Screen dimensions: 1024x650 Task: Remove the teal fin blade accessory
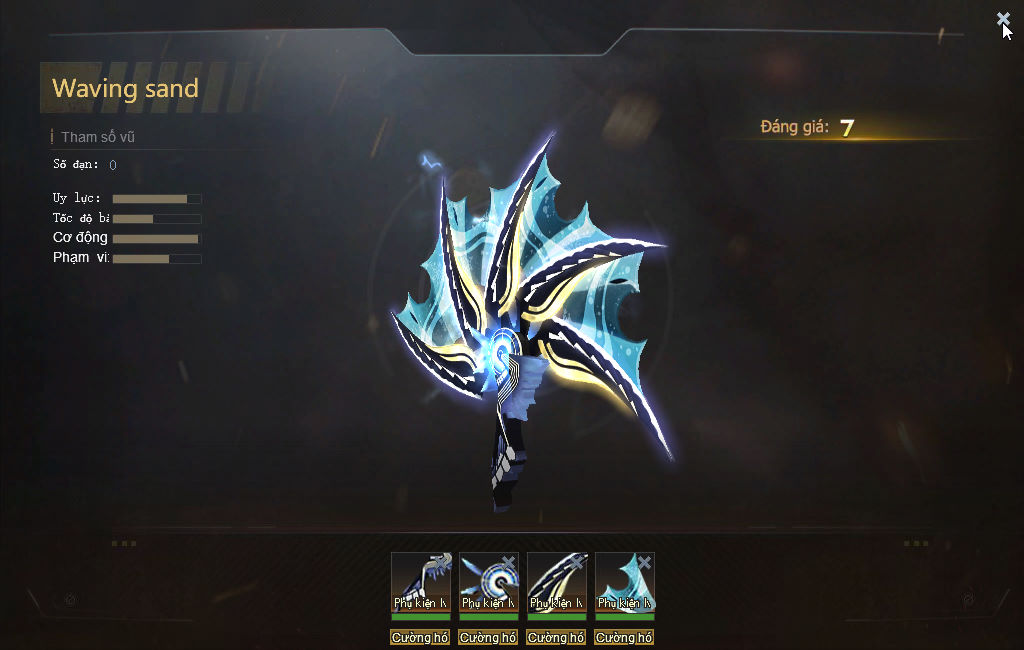pyautogui.click(x=644, y=562)
